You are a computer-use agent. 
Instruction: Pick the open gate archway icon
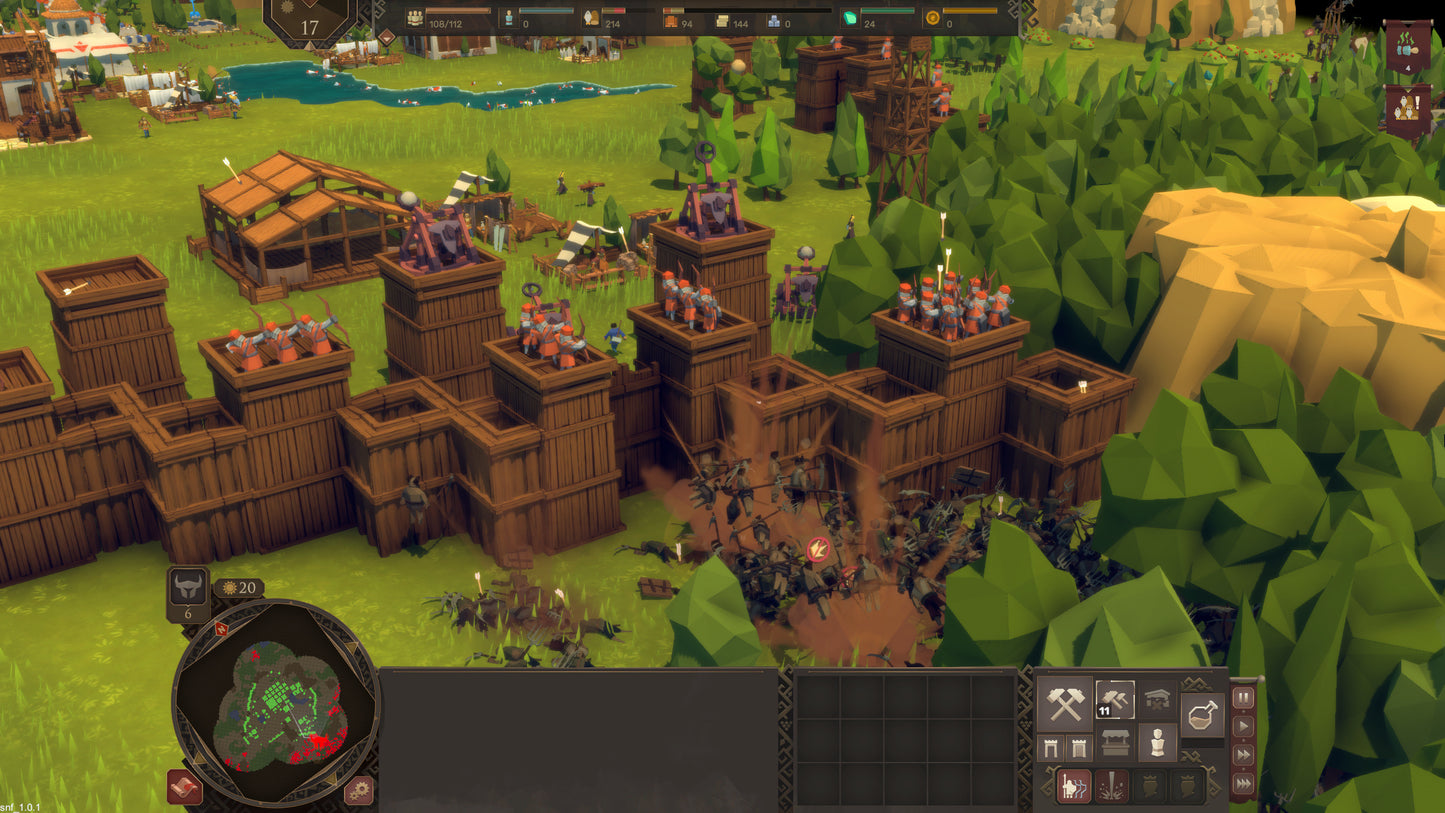pos(1052,746)
